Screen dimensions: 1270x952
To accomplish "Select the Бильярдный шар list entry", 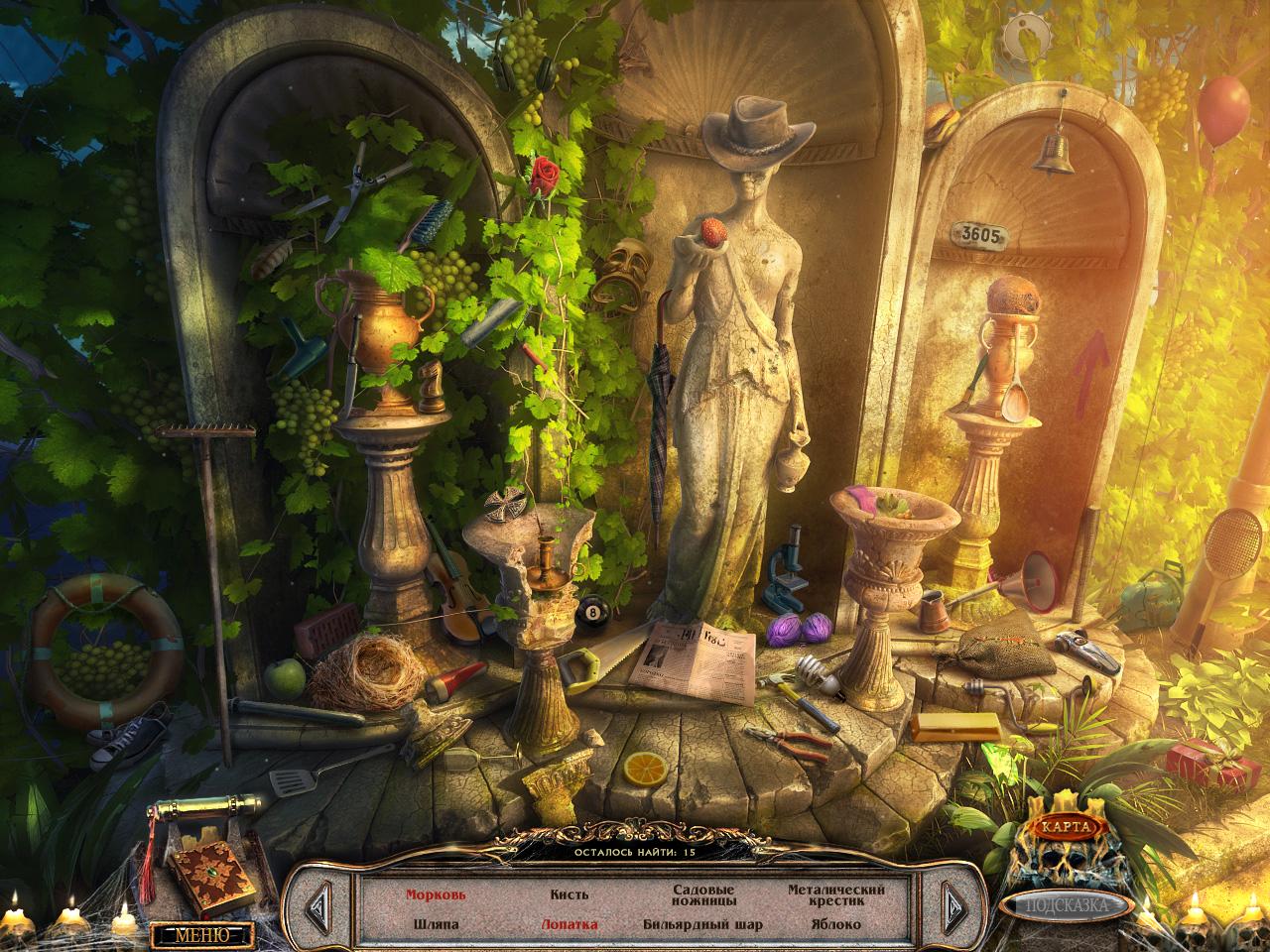I will (x=702, y=924).
